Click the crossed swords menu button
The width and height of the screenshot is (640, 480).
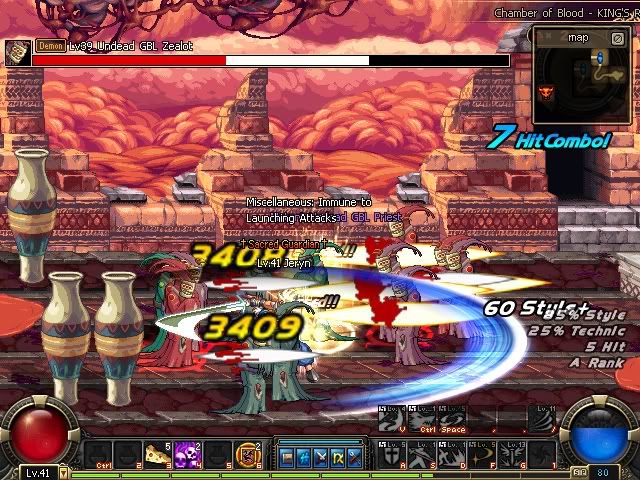319,458
